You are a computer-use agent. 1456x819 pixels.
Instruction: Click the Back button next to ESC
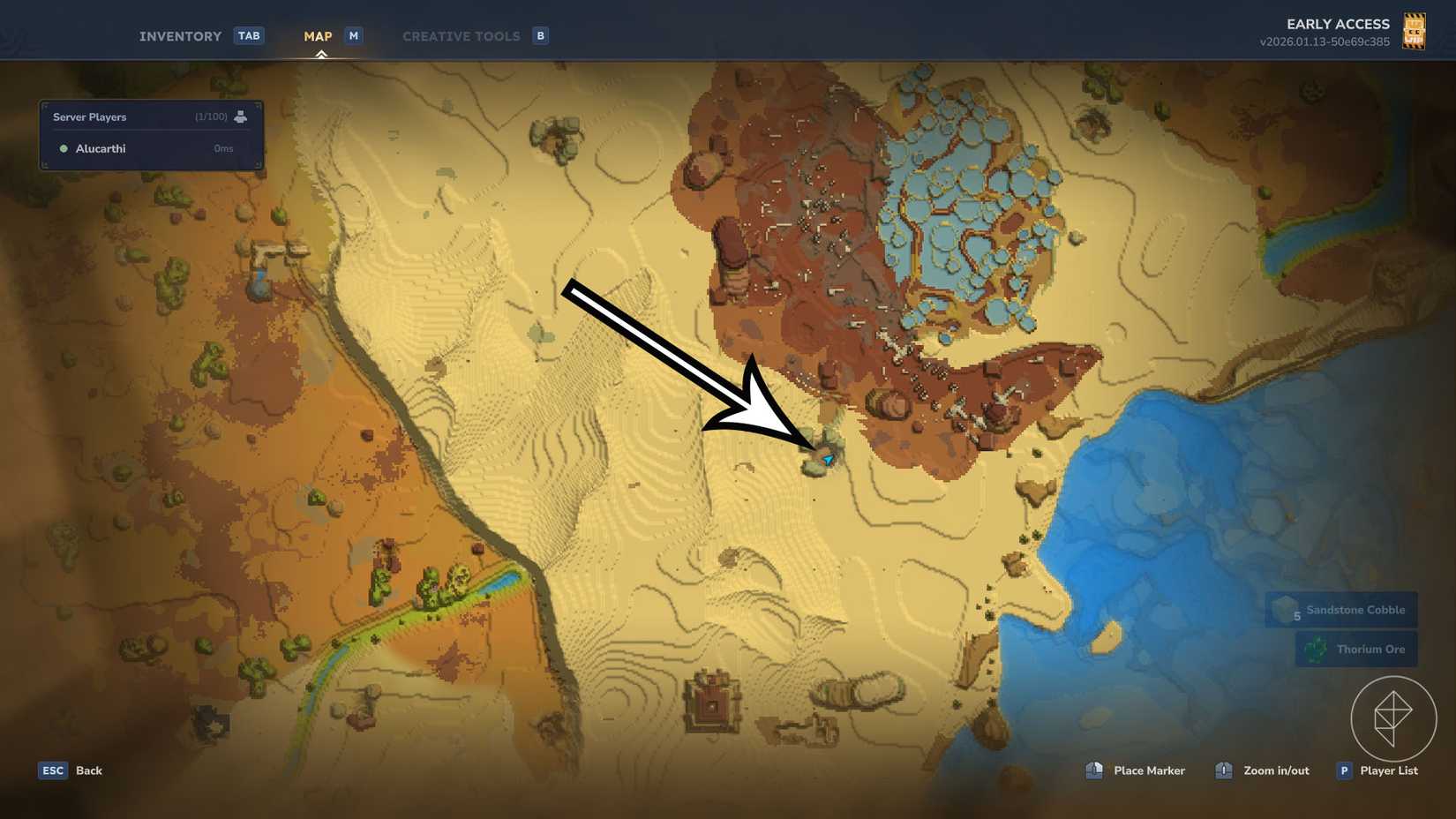(87, 770)
